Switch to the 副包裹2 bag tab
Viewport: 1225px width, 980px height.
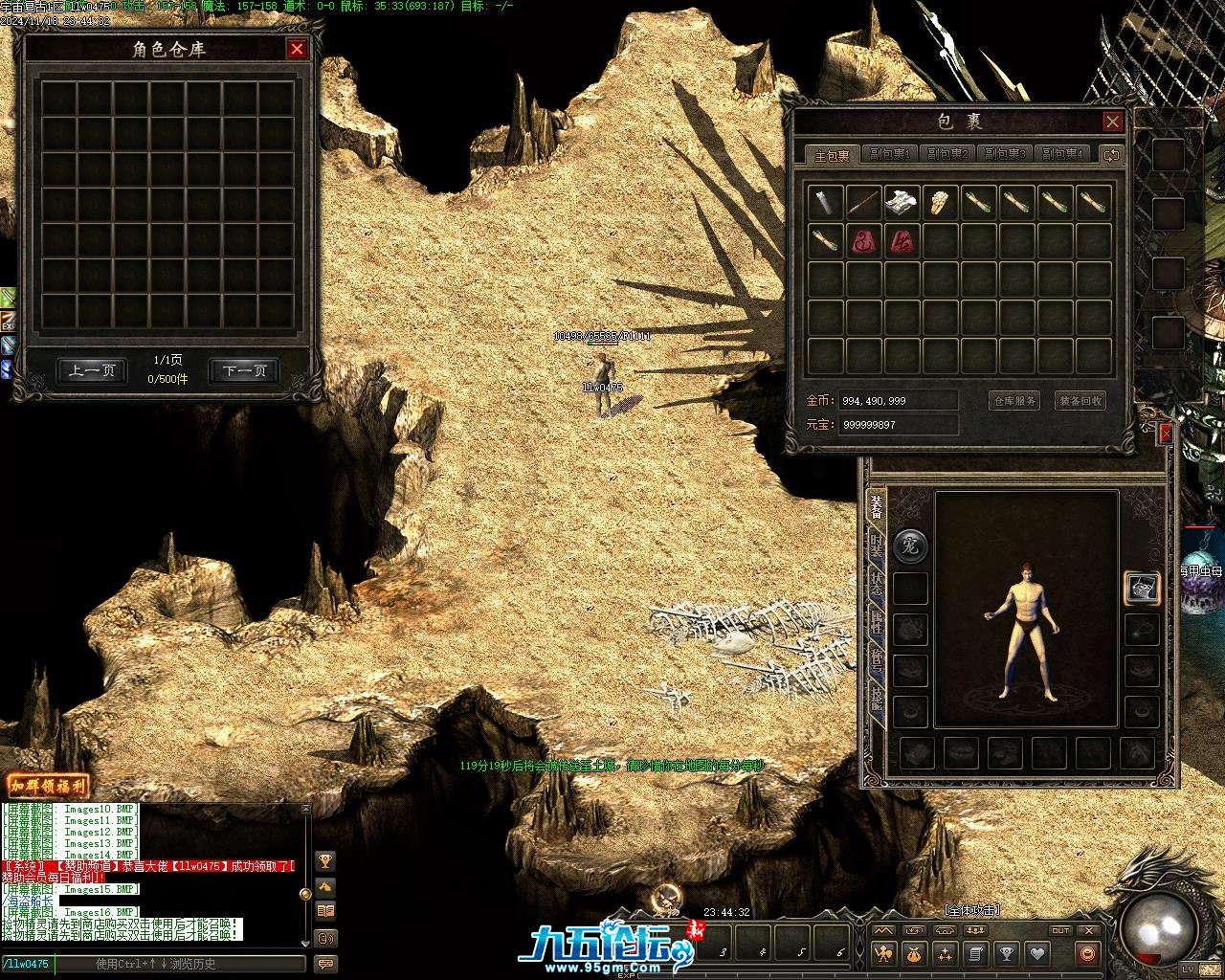(947, 154)
